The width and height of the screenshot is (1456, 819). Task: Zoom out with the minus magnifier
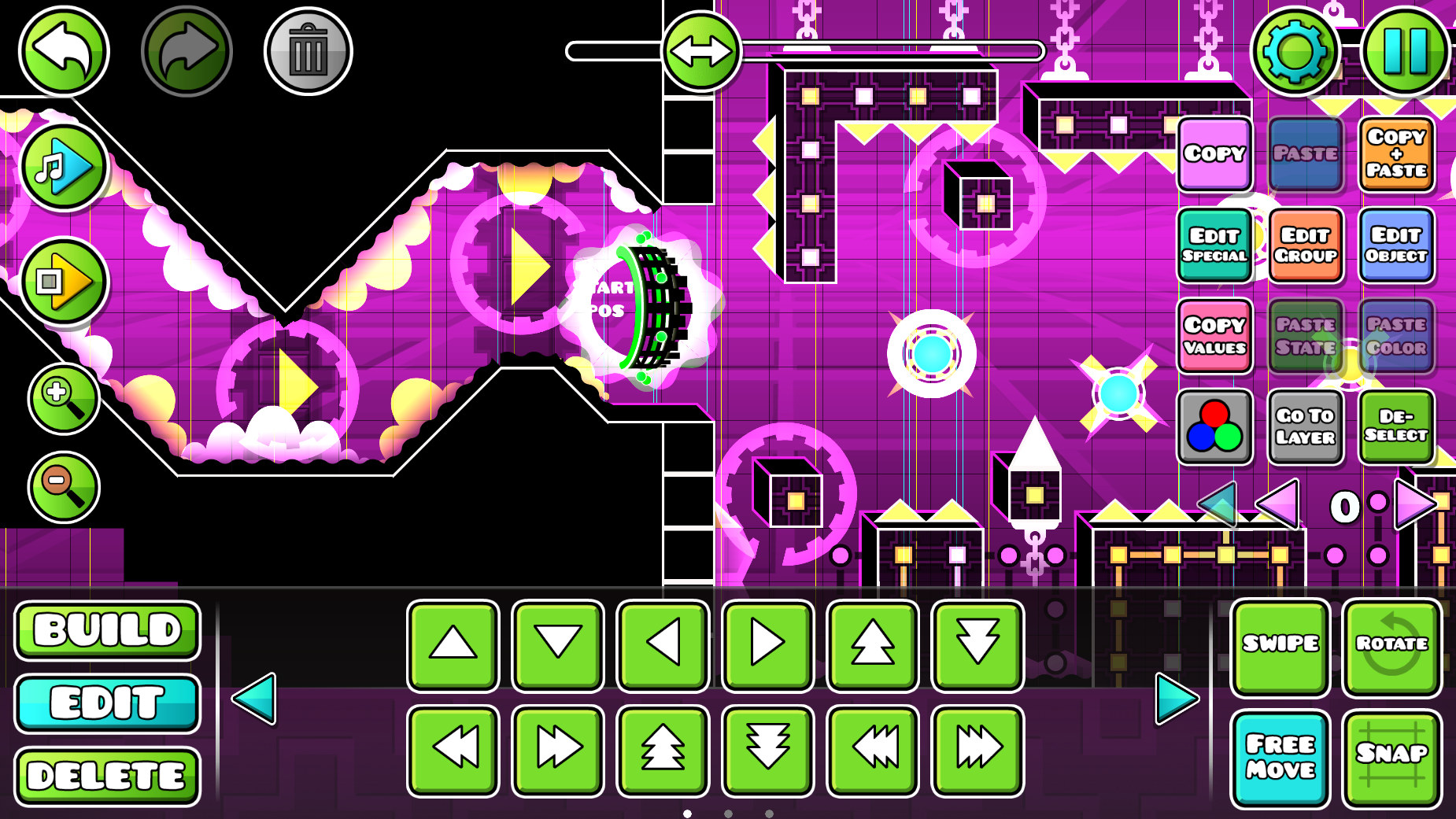[x=64, y=487]
